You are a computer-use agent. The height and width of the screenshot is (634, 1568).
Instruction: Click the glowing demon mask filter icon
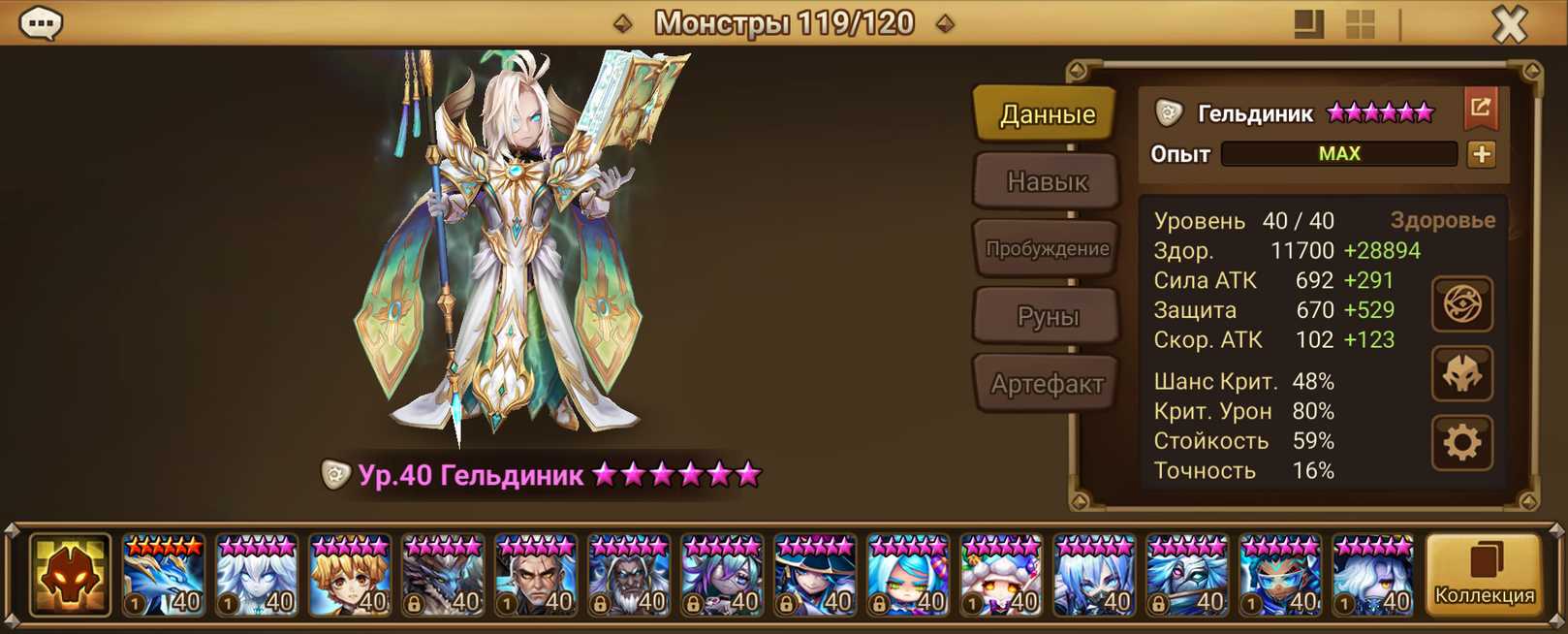pyautogui.click(x=70, y=576)
